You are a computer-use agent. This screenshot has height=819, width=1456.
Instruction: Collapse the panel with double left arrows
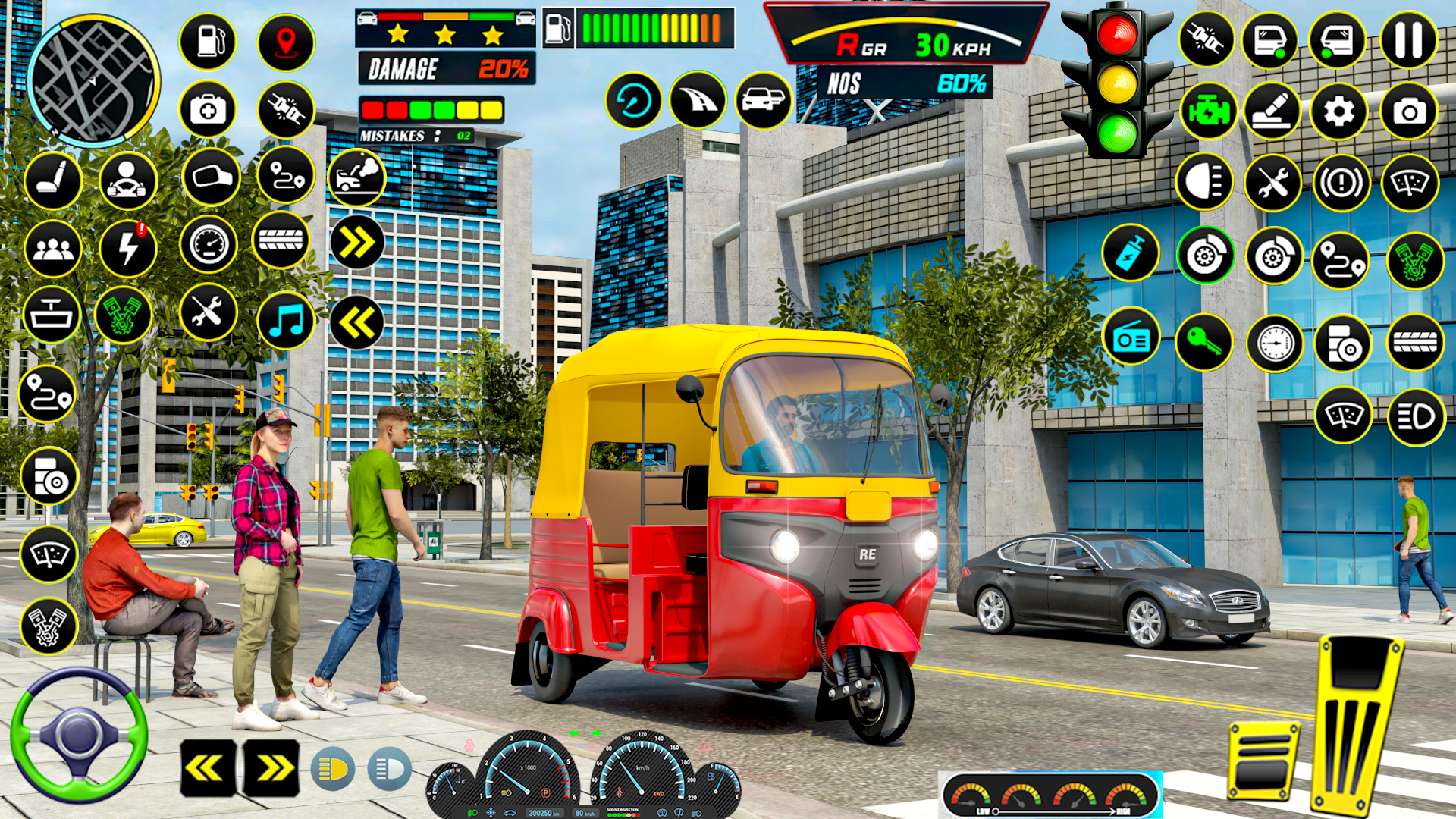(x=356, y=322)
